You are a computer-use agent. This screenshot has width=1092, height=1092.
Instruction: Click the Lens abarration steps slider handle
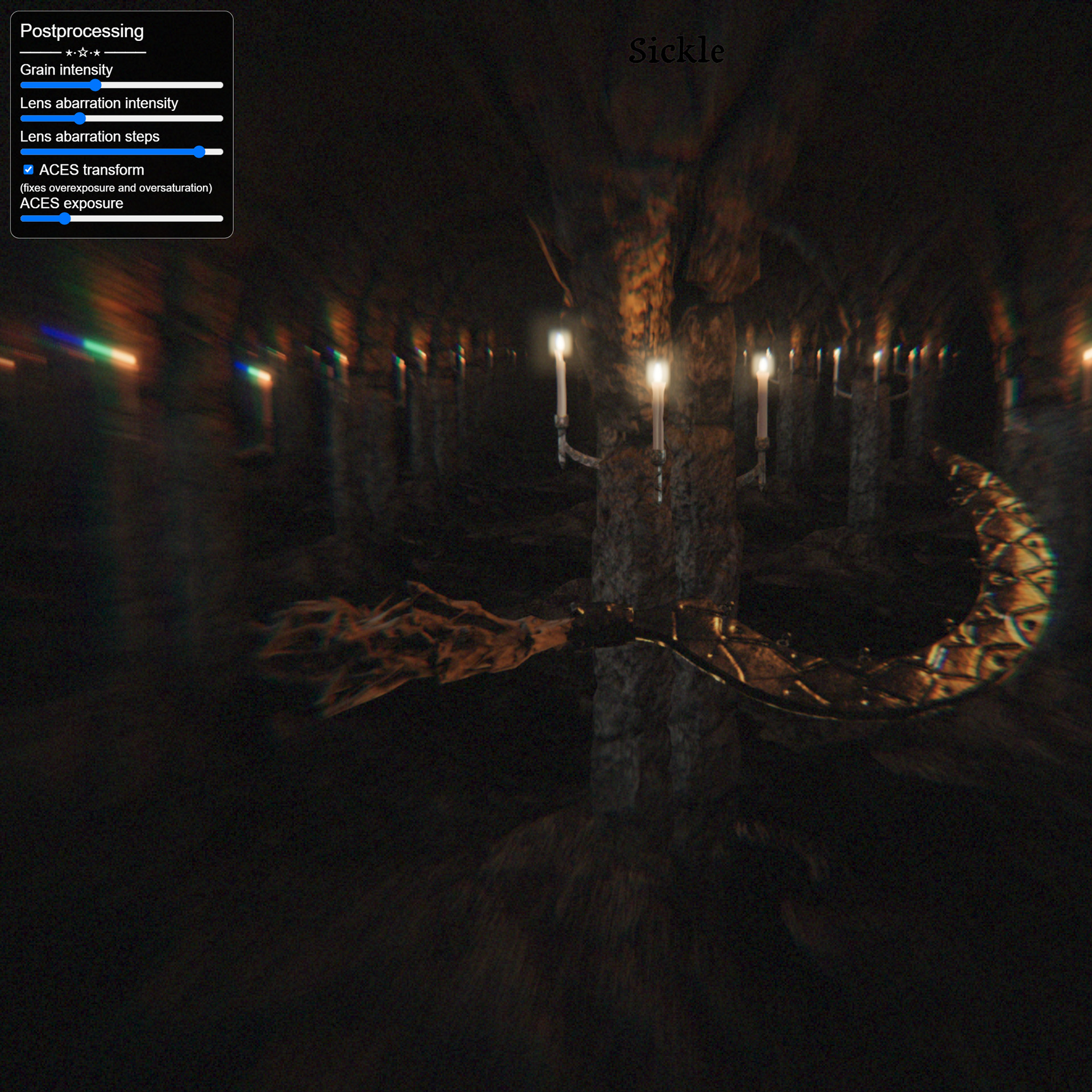200,151
